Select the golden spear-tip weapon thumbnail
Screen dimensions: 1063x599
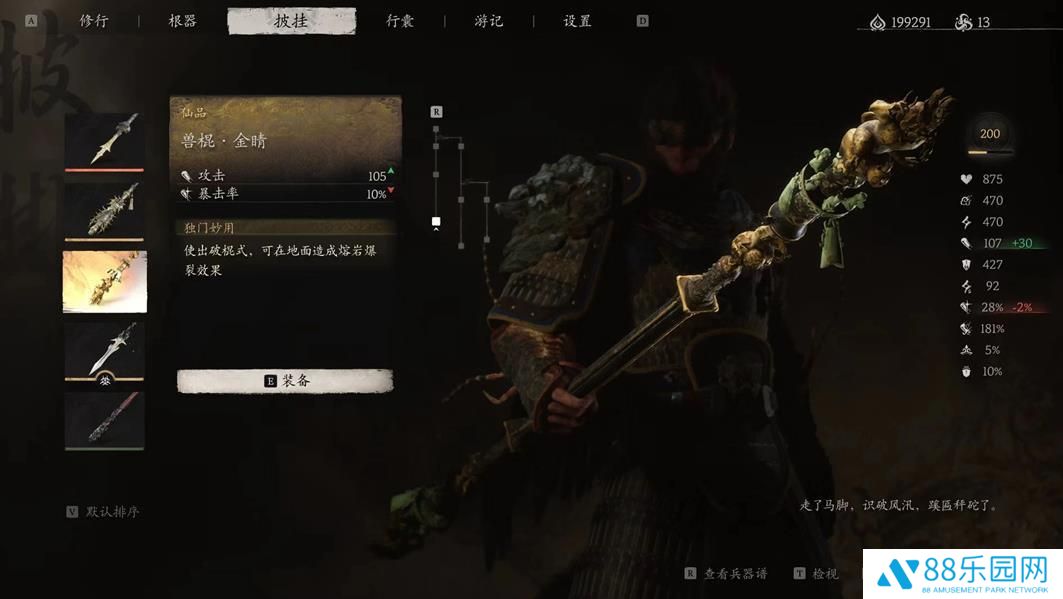(x=105, y=141)
